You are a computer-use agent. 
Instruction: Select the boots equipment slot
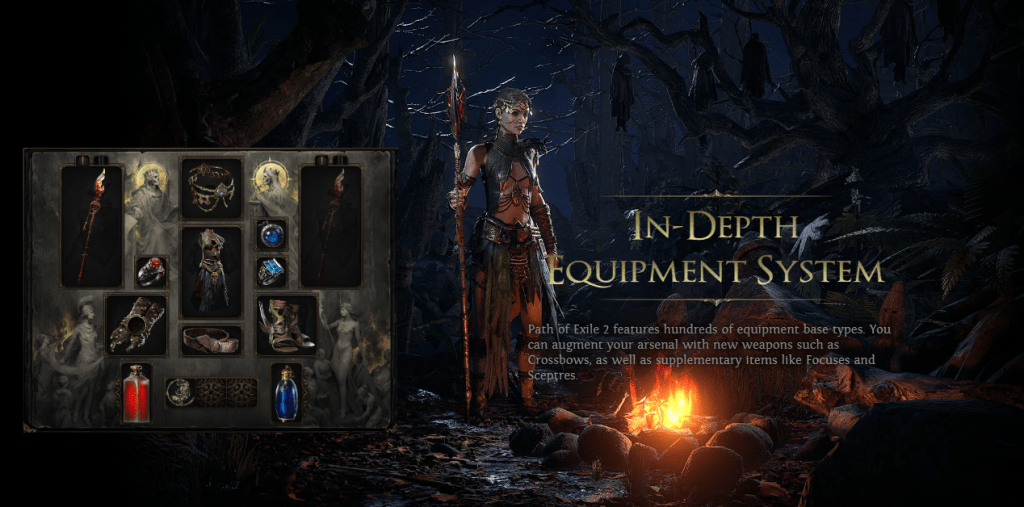click(x=287, y=325)
